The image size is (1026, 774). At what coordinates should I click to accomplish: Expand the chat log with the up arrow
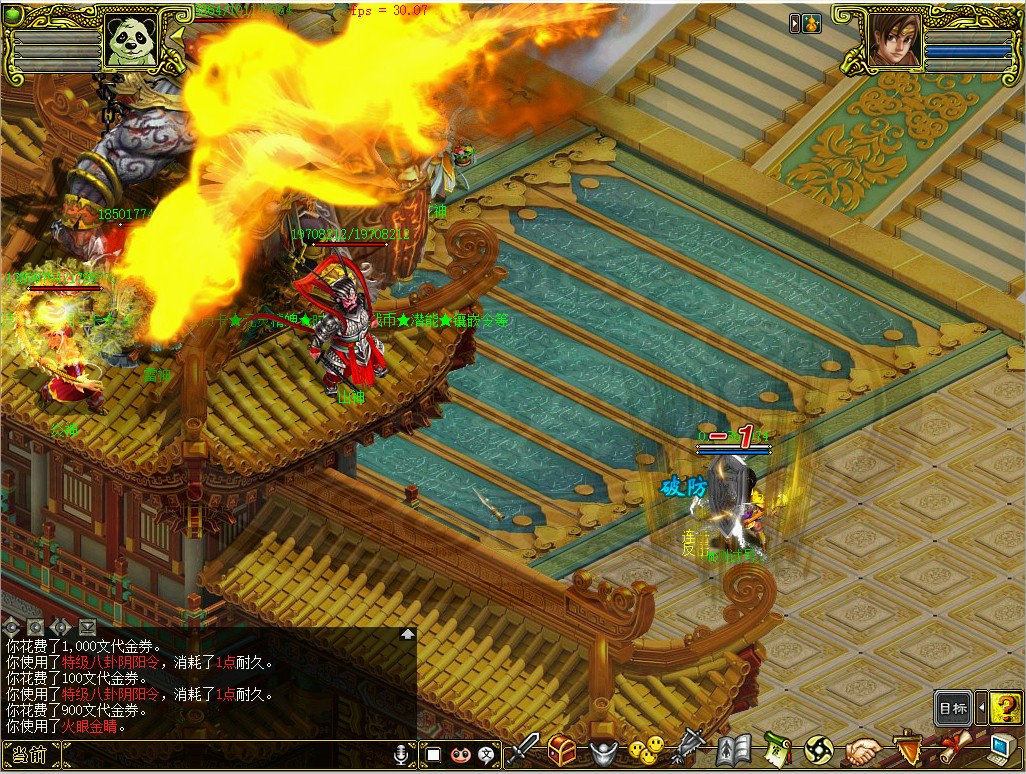407,633
